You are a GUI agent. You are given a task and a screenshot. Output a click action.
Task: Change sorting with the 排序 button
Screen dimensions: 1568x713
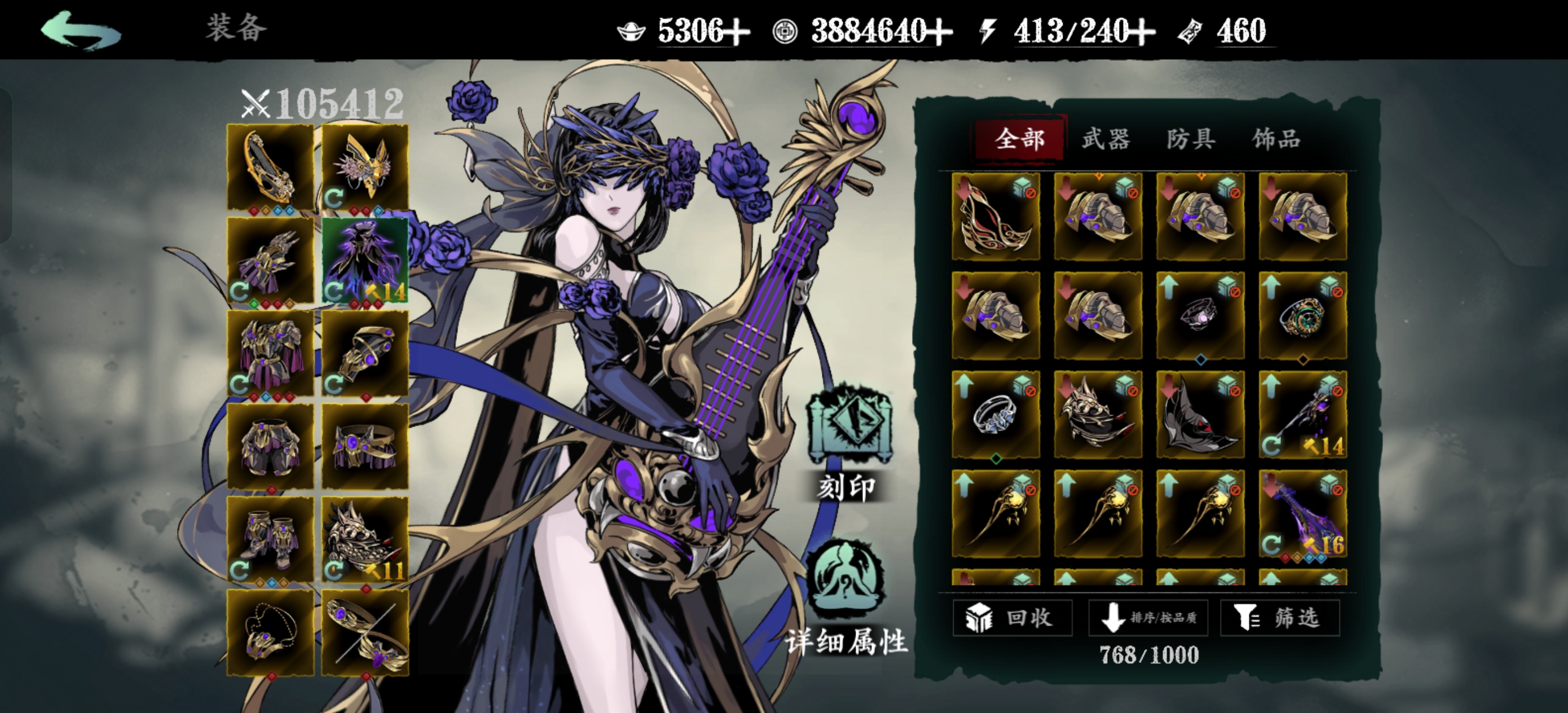pyautogui.click(x=1148, y=618)
